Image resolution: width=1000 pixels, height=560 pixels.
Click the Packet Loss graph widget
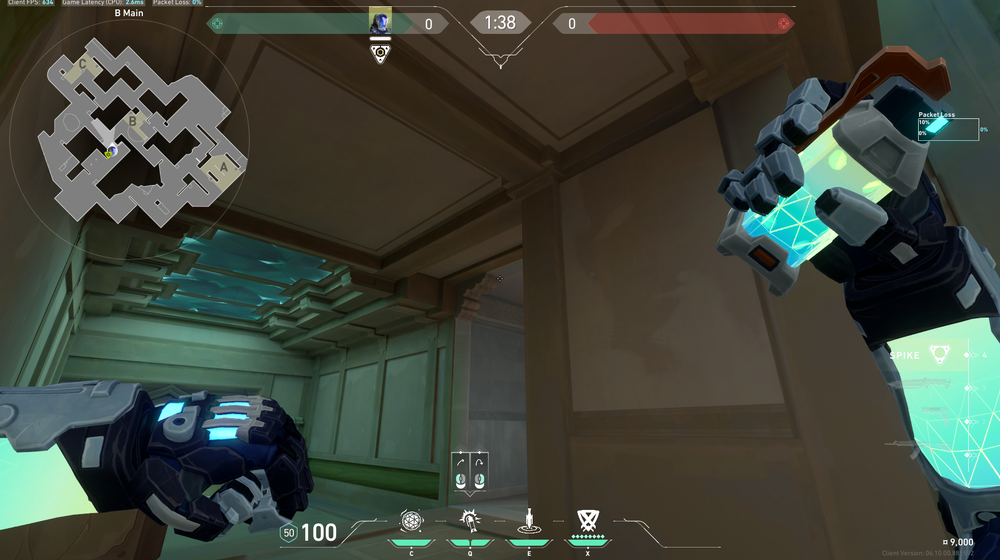948,129
